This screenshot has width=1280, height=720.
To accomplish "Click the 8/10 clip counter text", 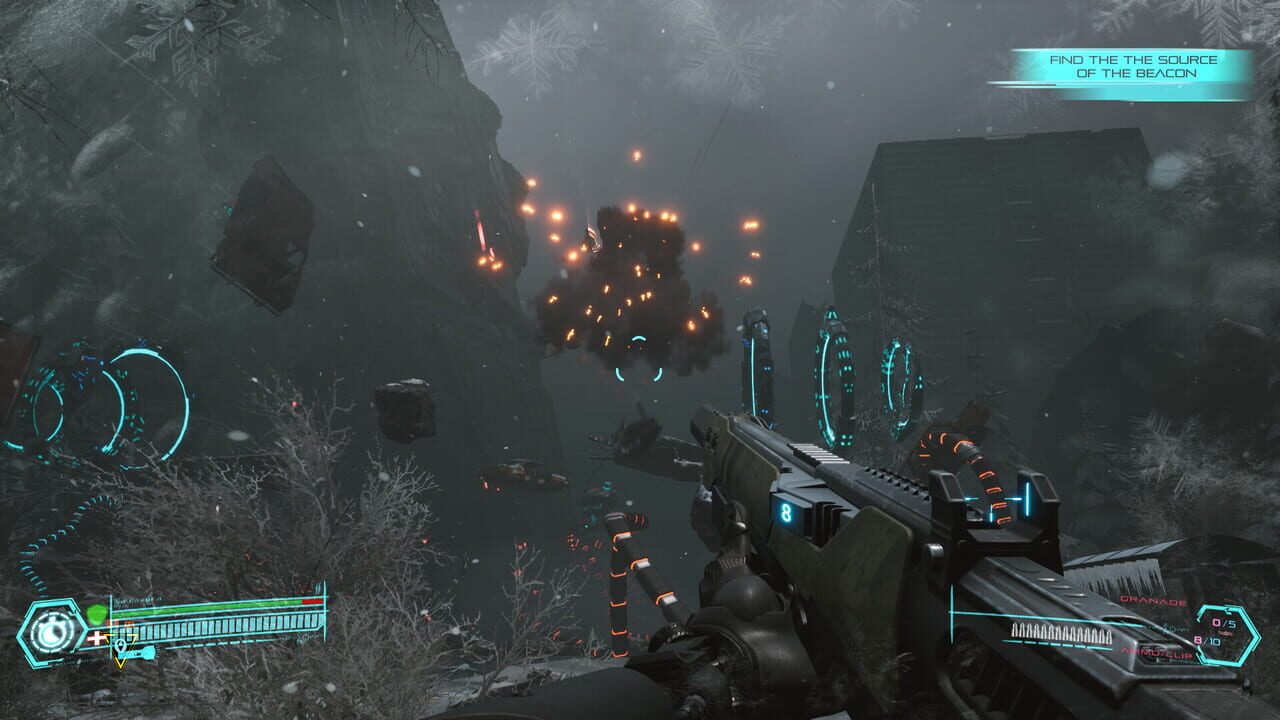I will pos(1206,640).
